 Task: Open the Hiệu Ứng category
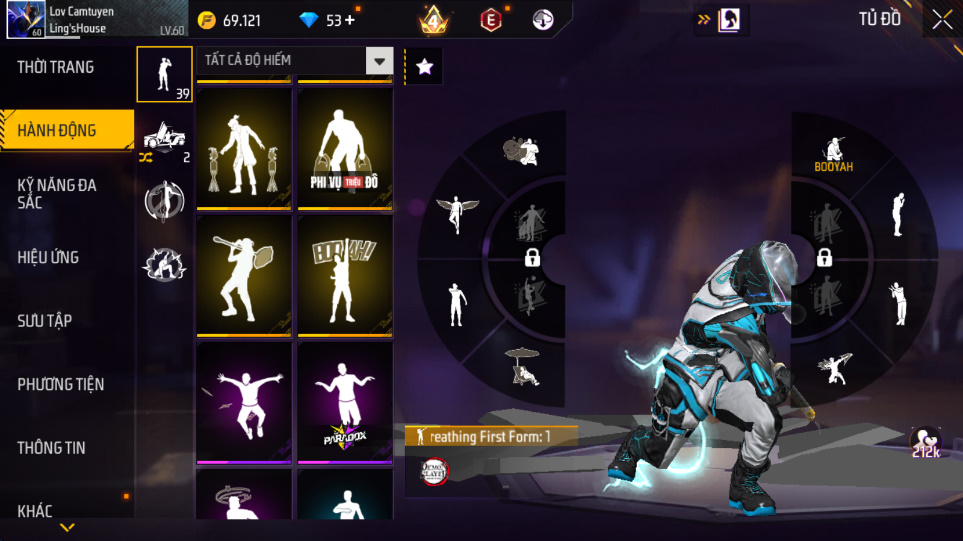pyautogui.click(x=48, y=257)
